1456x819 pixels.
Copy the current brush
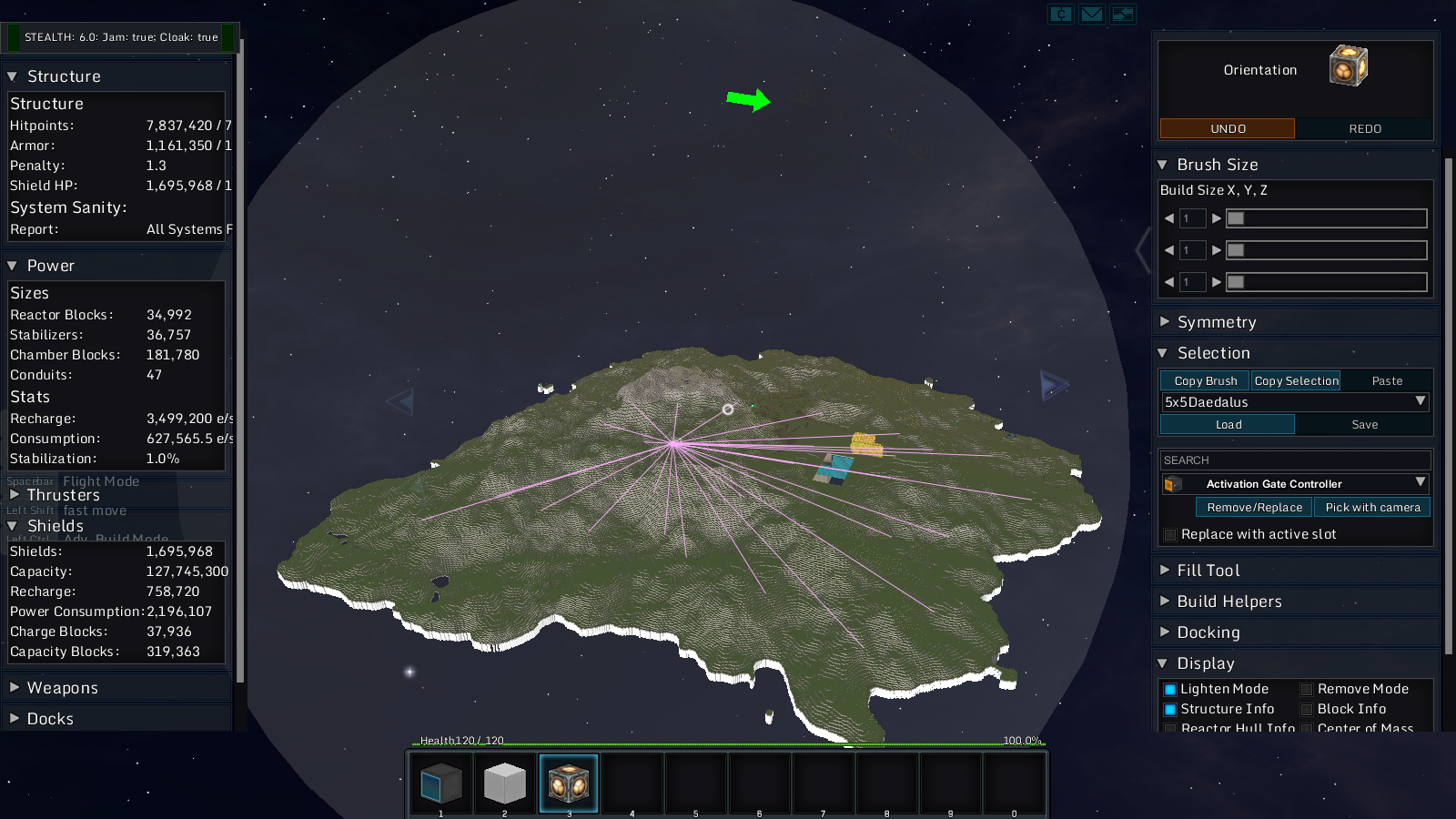coord(1205,381)
